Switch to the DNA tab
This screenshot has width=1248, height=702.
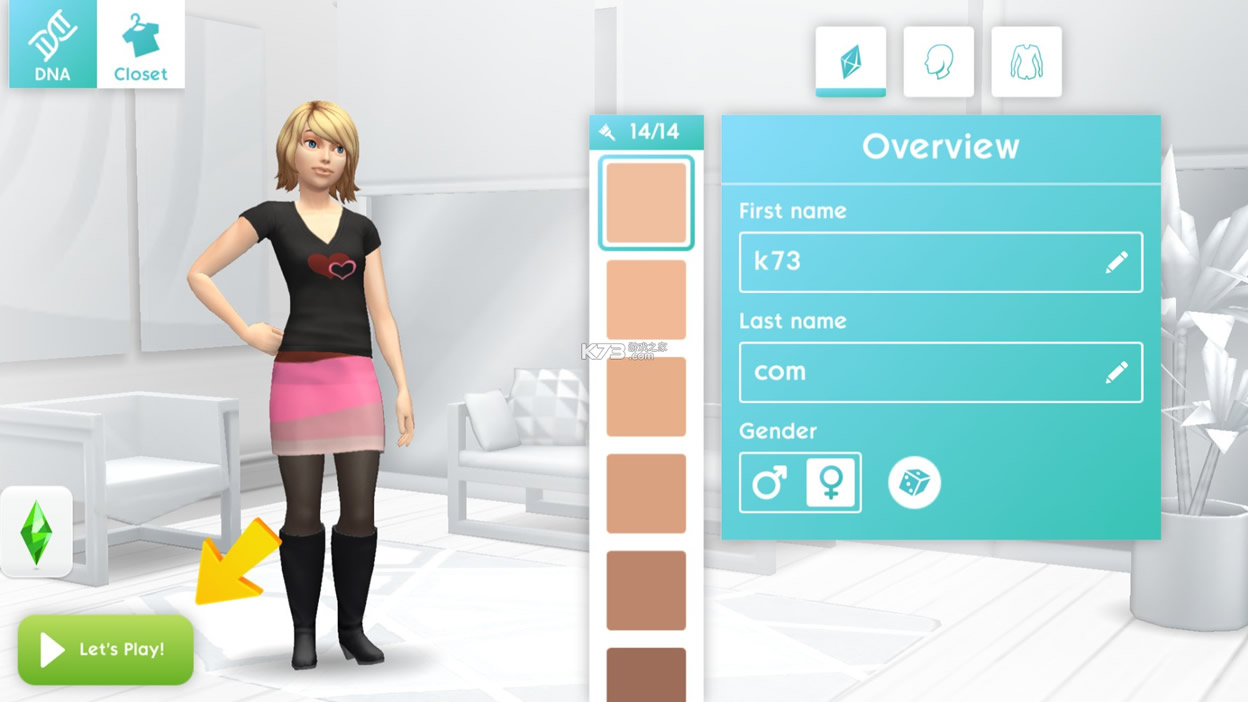[52, 44]
